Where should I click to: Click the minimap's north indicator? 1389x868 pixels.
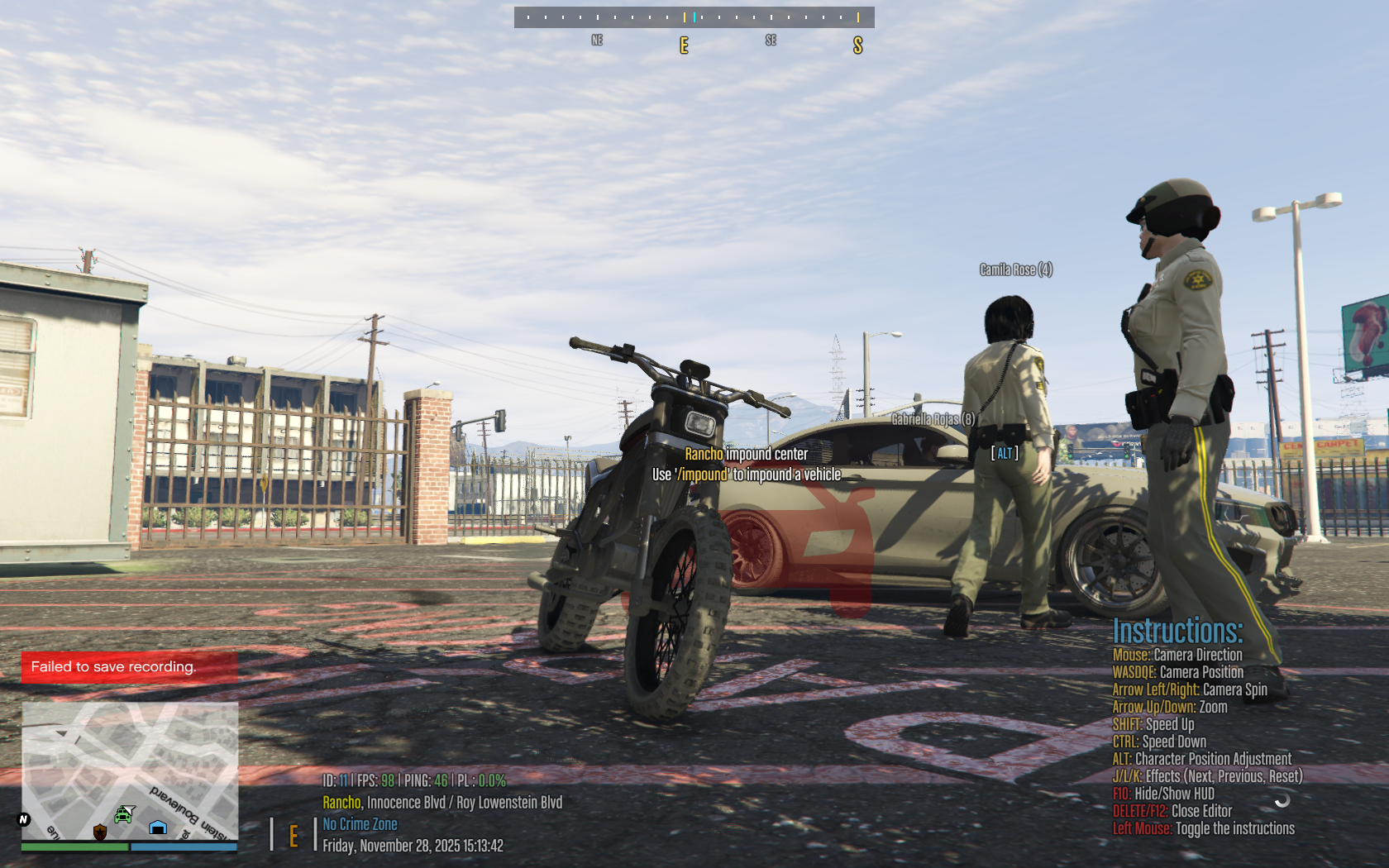pos(23,819)
